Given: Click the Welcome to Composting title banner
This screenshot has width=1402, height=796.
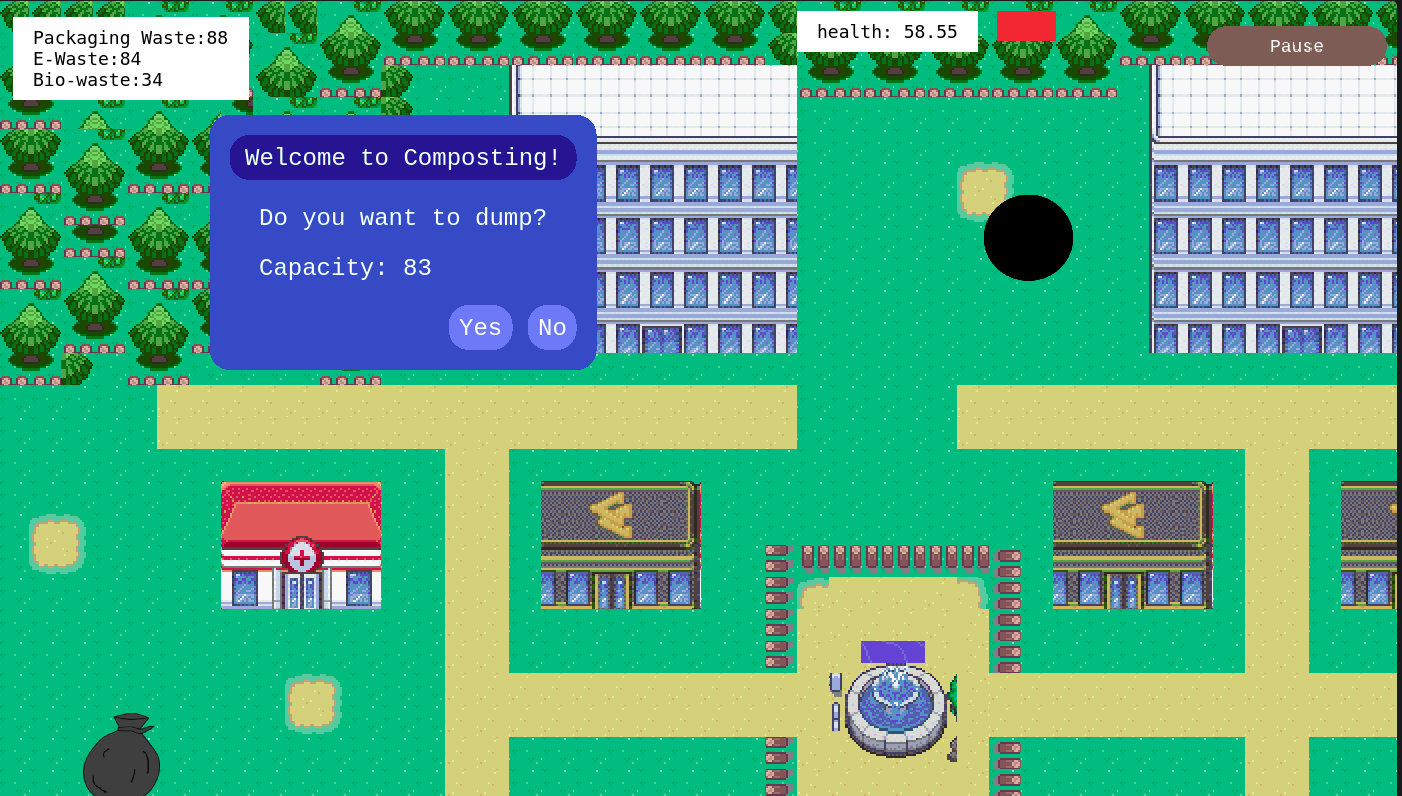Looking at the screenshot, I should pos(402,157).
